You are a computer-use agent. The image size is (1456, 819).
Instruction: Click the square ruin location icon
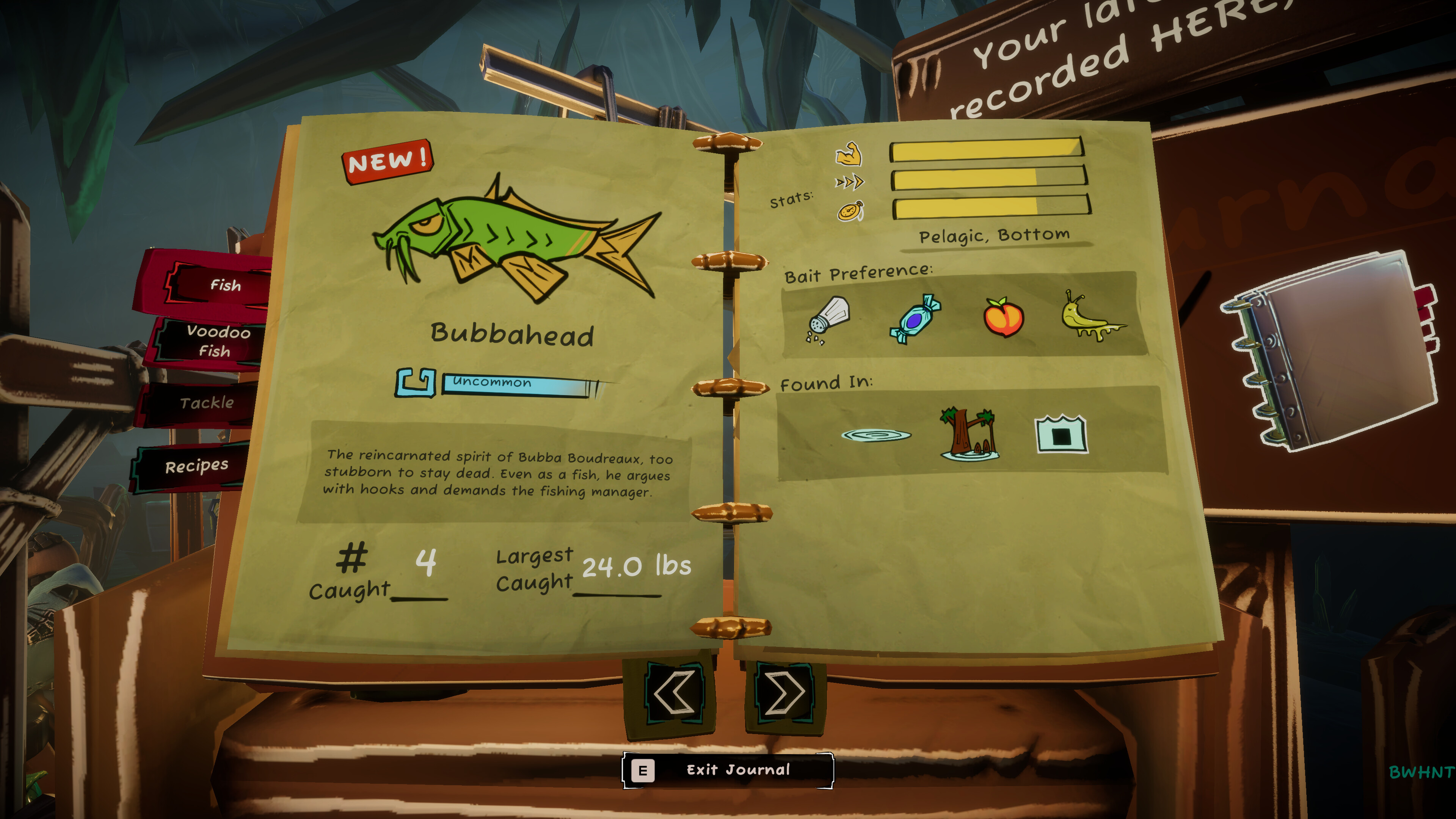[x=1061, y=435]
